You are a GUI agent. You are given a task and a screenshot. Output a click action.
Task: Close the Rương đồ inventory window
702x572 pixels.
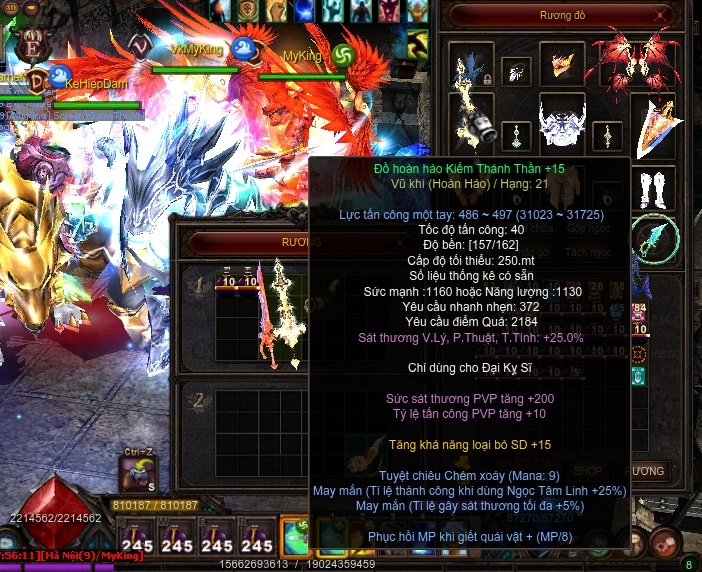[659, 15]
